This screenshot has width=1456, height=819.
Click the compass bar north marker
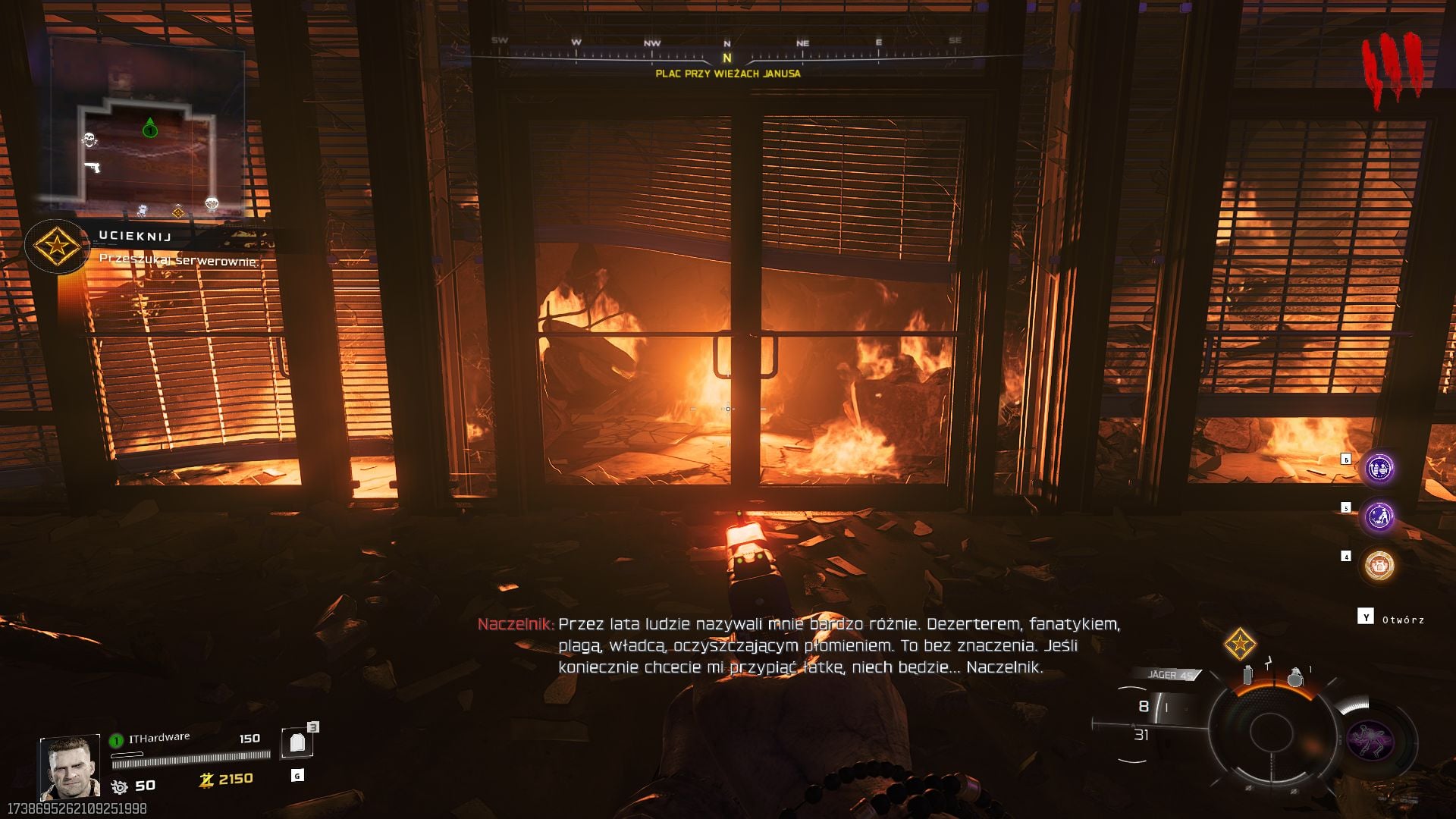tap(726, 58)
